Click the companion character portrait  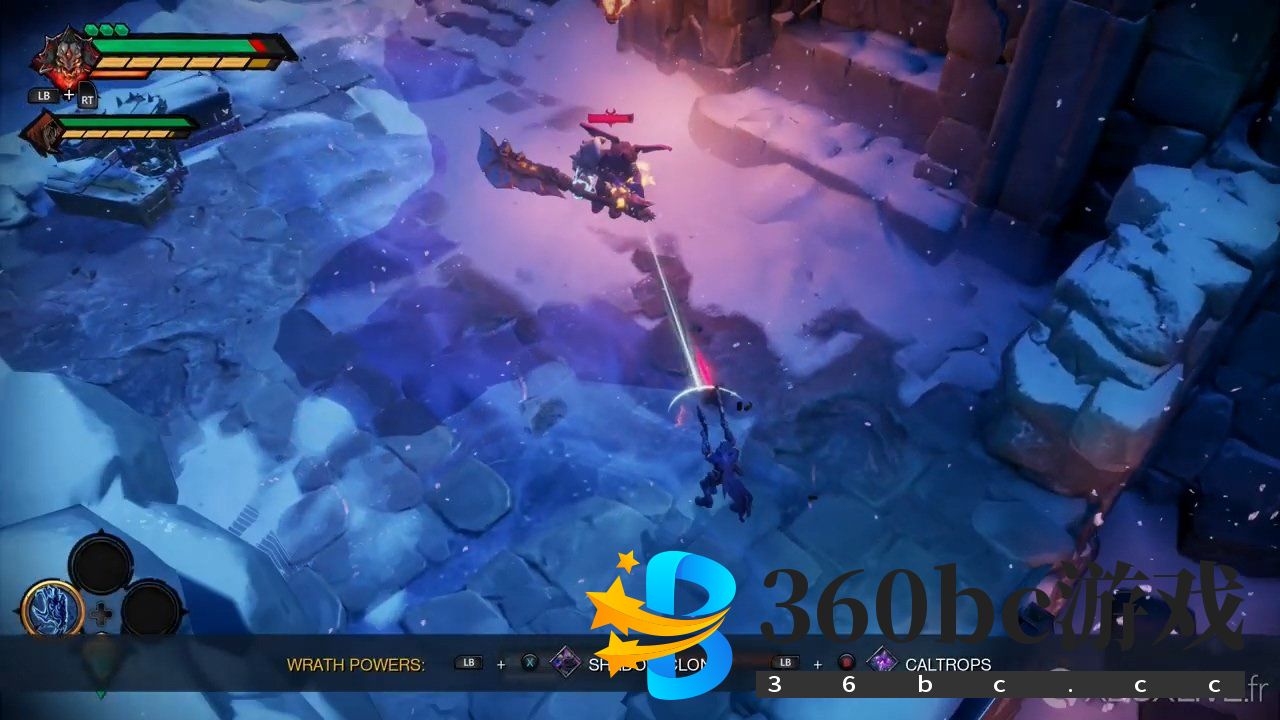click(45, 132)
